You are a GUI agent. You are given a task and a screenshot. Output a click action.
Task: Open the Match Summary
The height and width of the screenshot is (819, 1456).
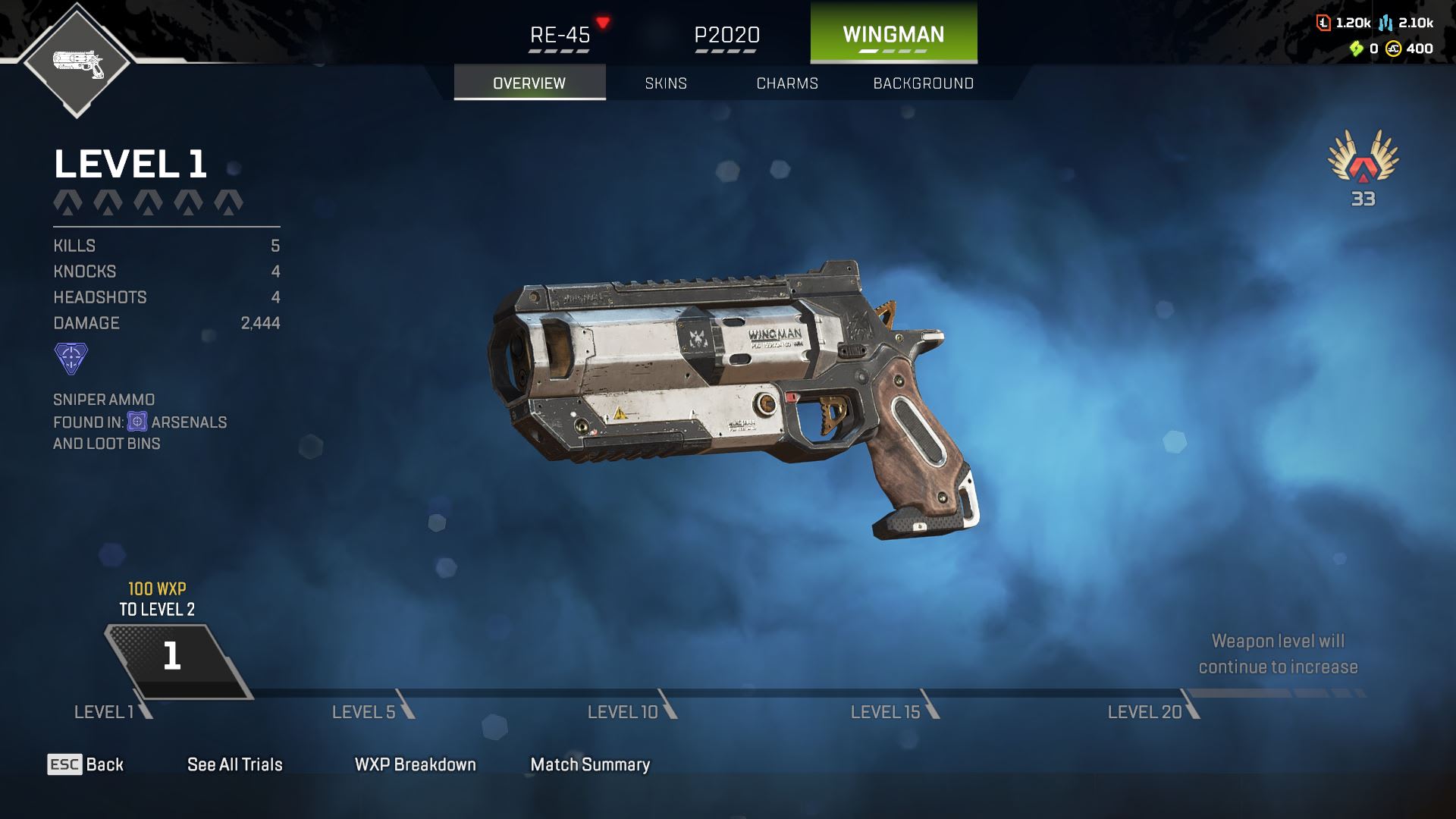tap(590, 764)
